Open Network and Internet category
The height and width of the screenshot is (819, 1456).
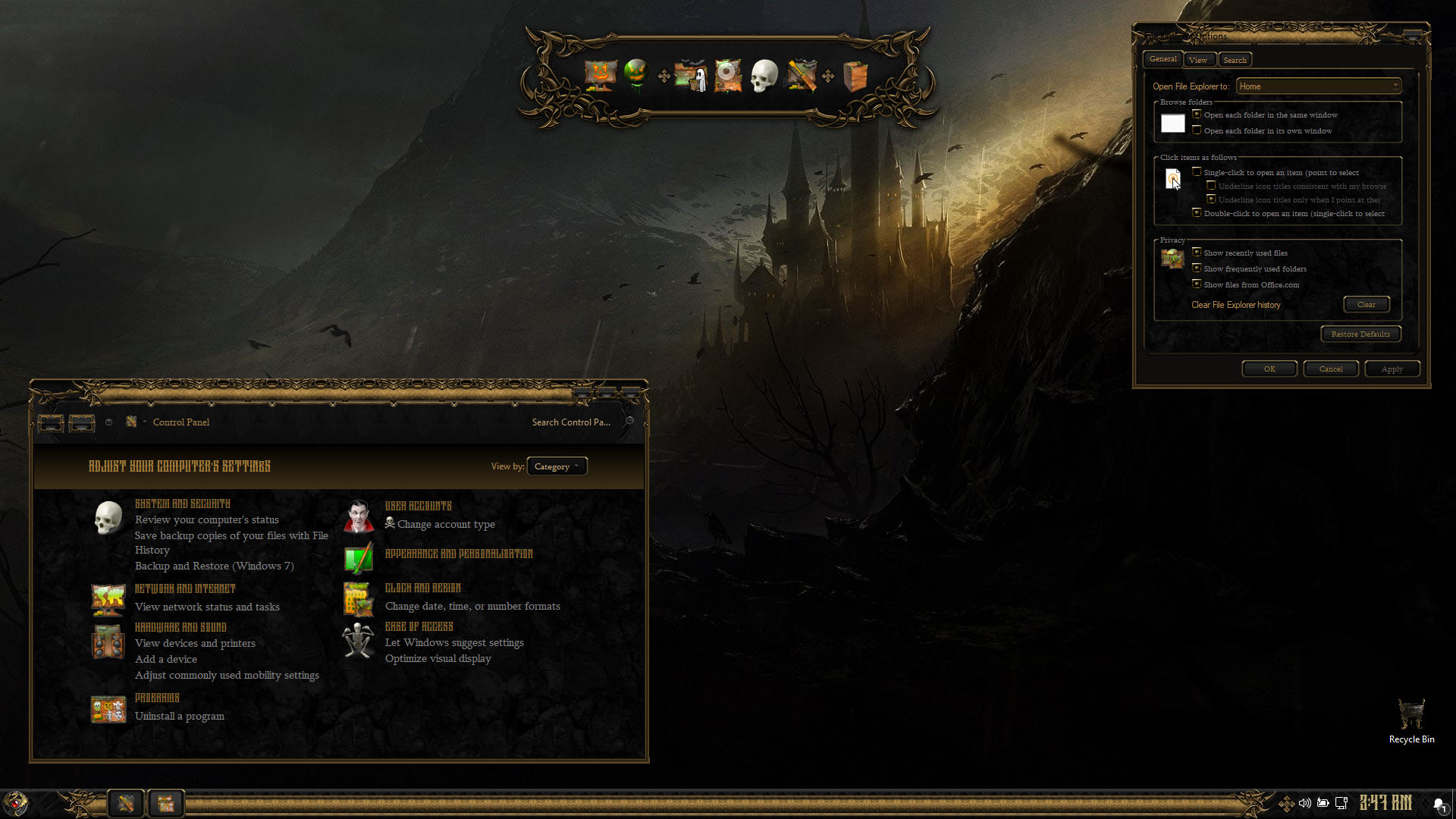point(185,588)
